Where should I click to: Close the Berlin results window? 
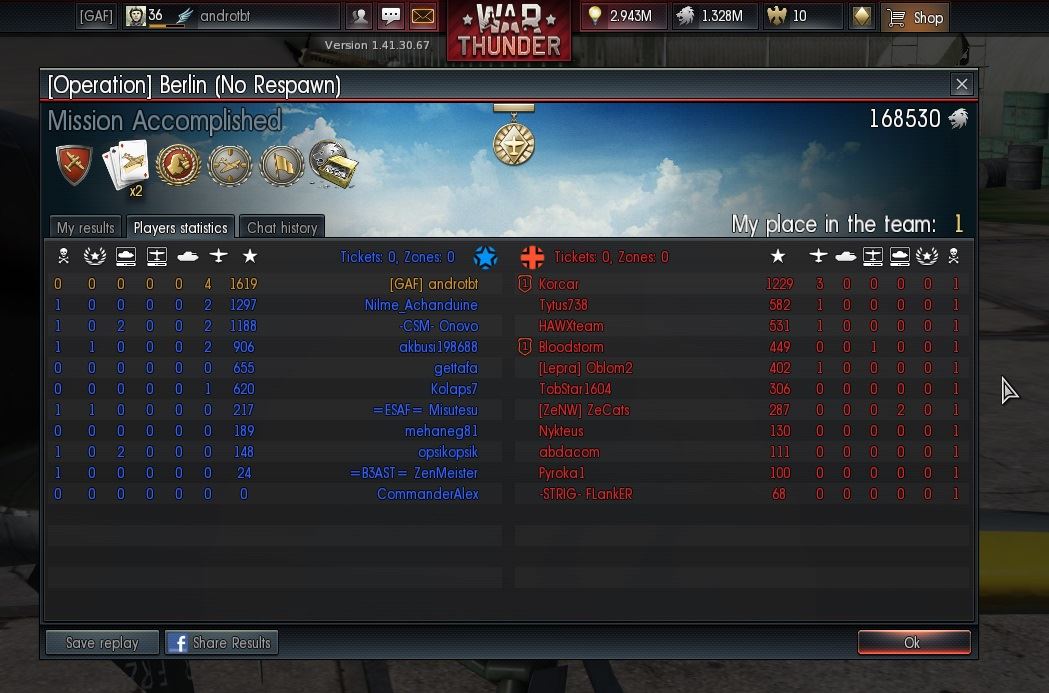pyautogui.click(x=961, y=85)
